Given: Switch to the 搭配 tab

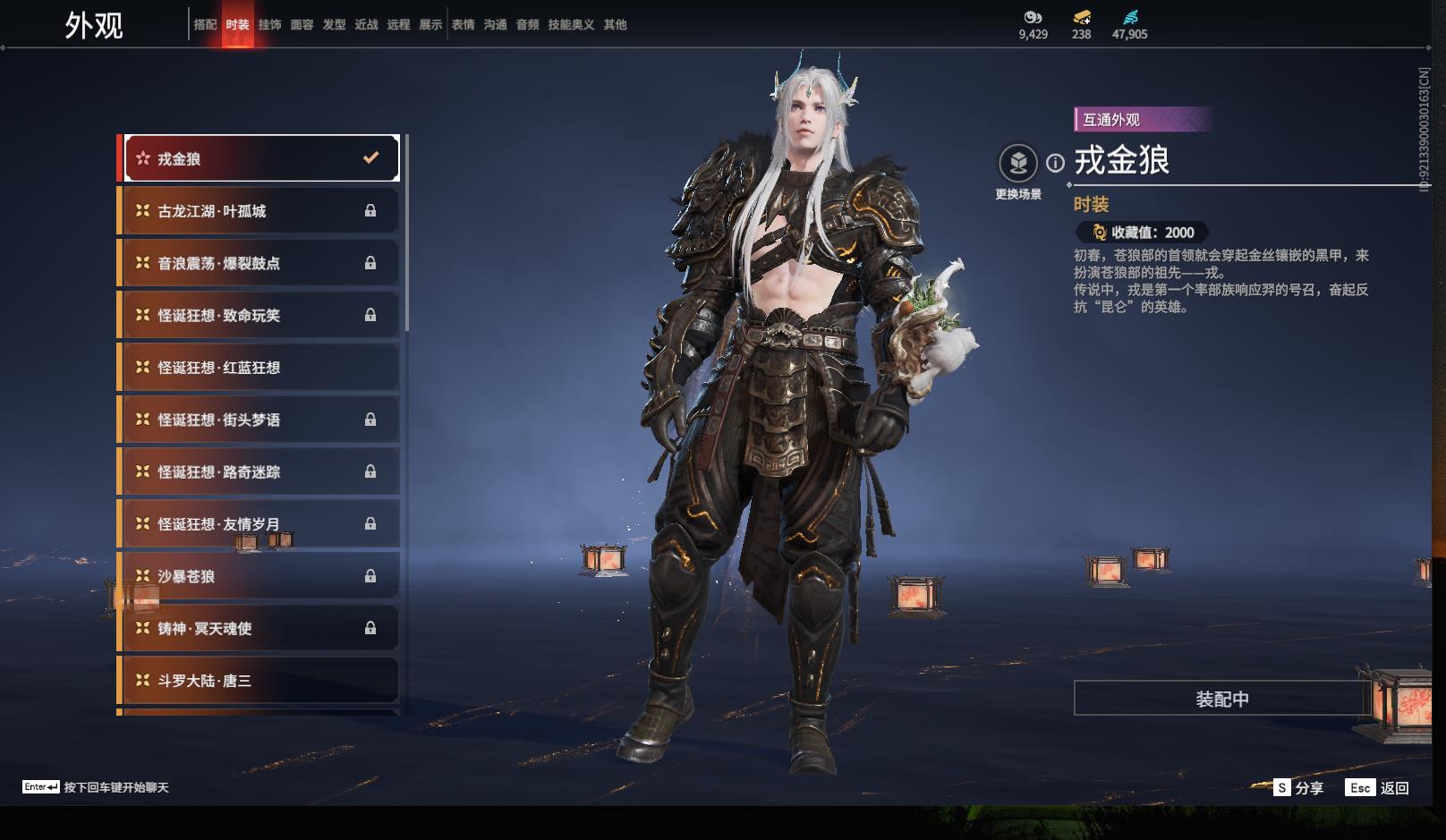Looking at the screenshot, I should (x=205, y=25).
